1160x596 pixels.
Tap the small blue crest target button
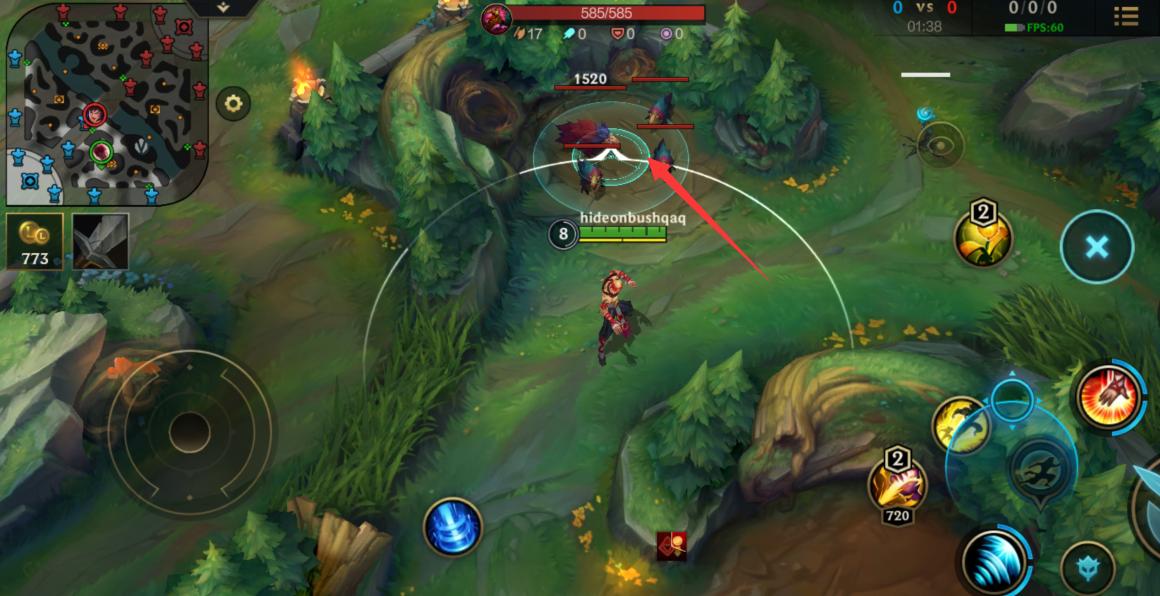(x=1088, y=566)
